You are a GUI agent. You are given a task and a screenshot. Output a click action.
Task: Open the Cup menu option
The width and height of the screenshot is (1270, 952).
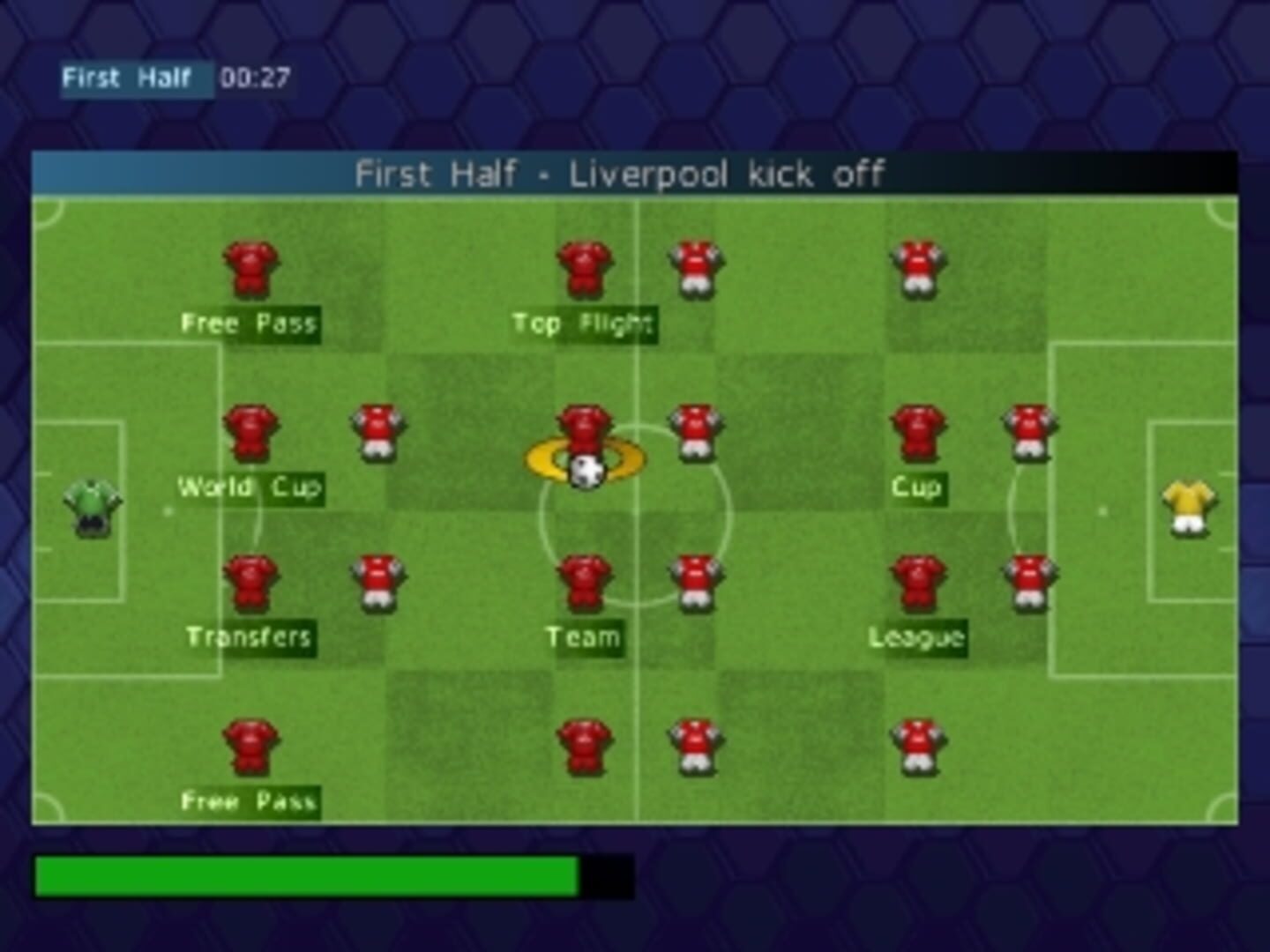917,486
